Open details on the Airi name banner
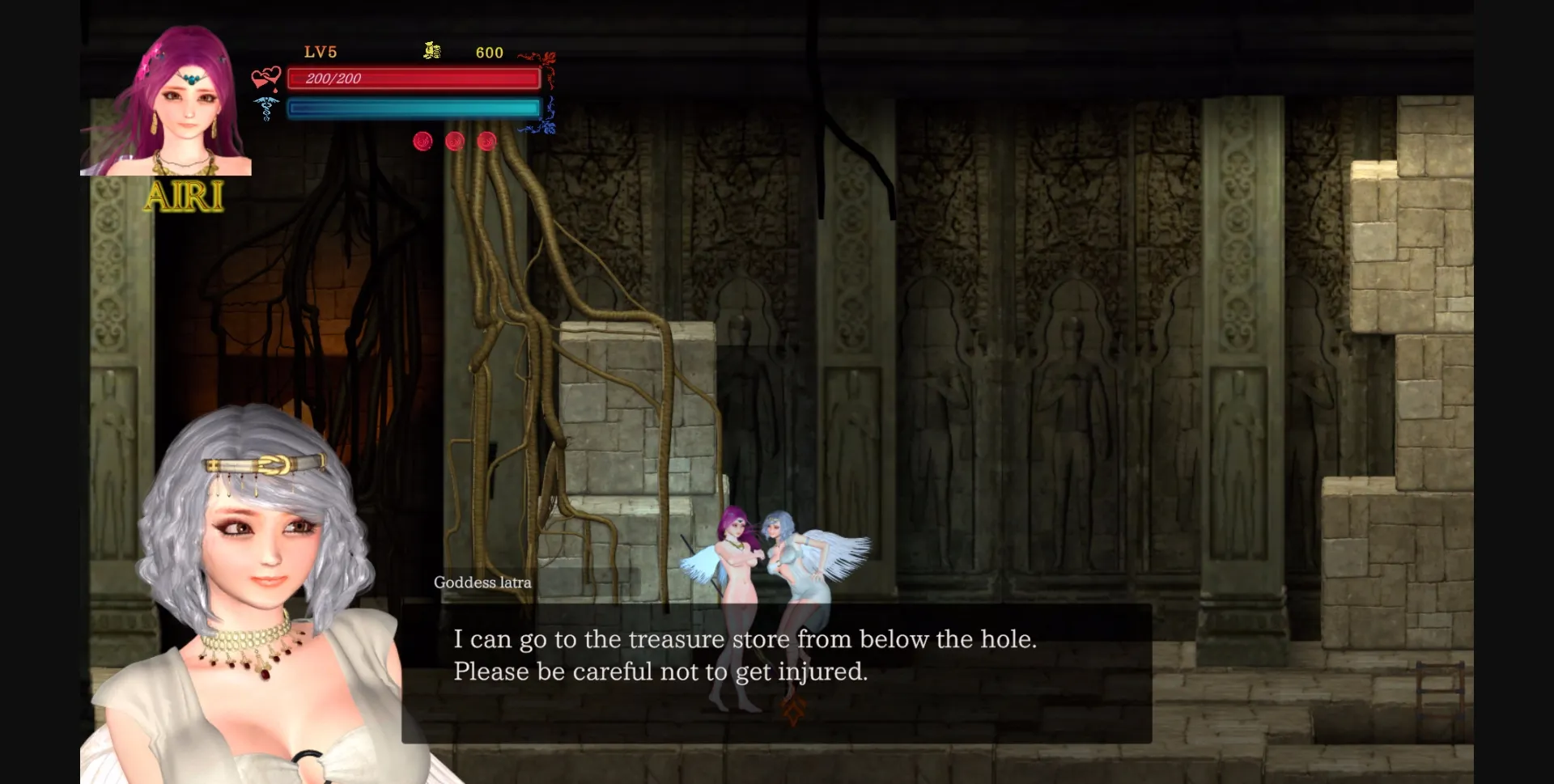 [x=185, y=197]
